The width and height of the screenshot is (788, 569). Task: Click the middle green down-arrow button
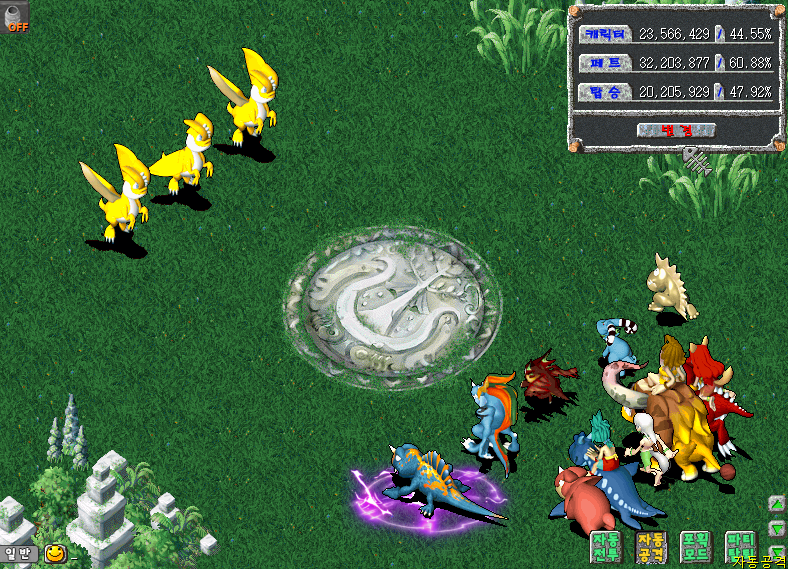pos(777,527)
